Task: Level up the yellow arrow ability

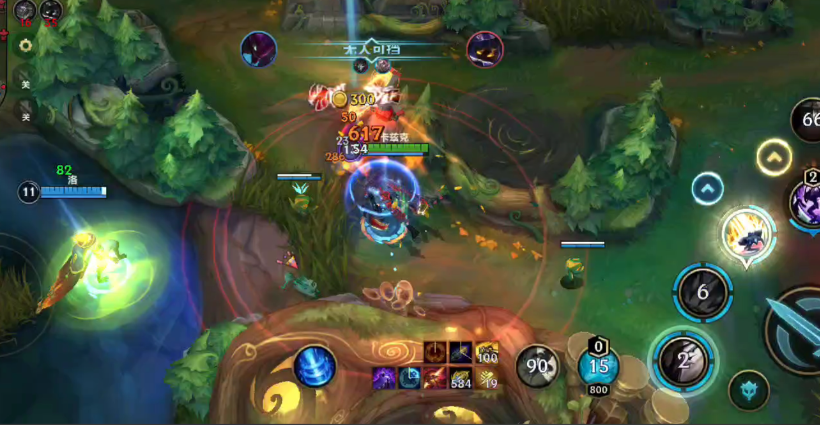Action: coord(774,157)
